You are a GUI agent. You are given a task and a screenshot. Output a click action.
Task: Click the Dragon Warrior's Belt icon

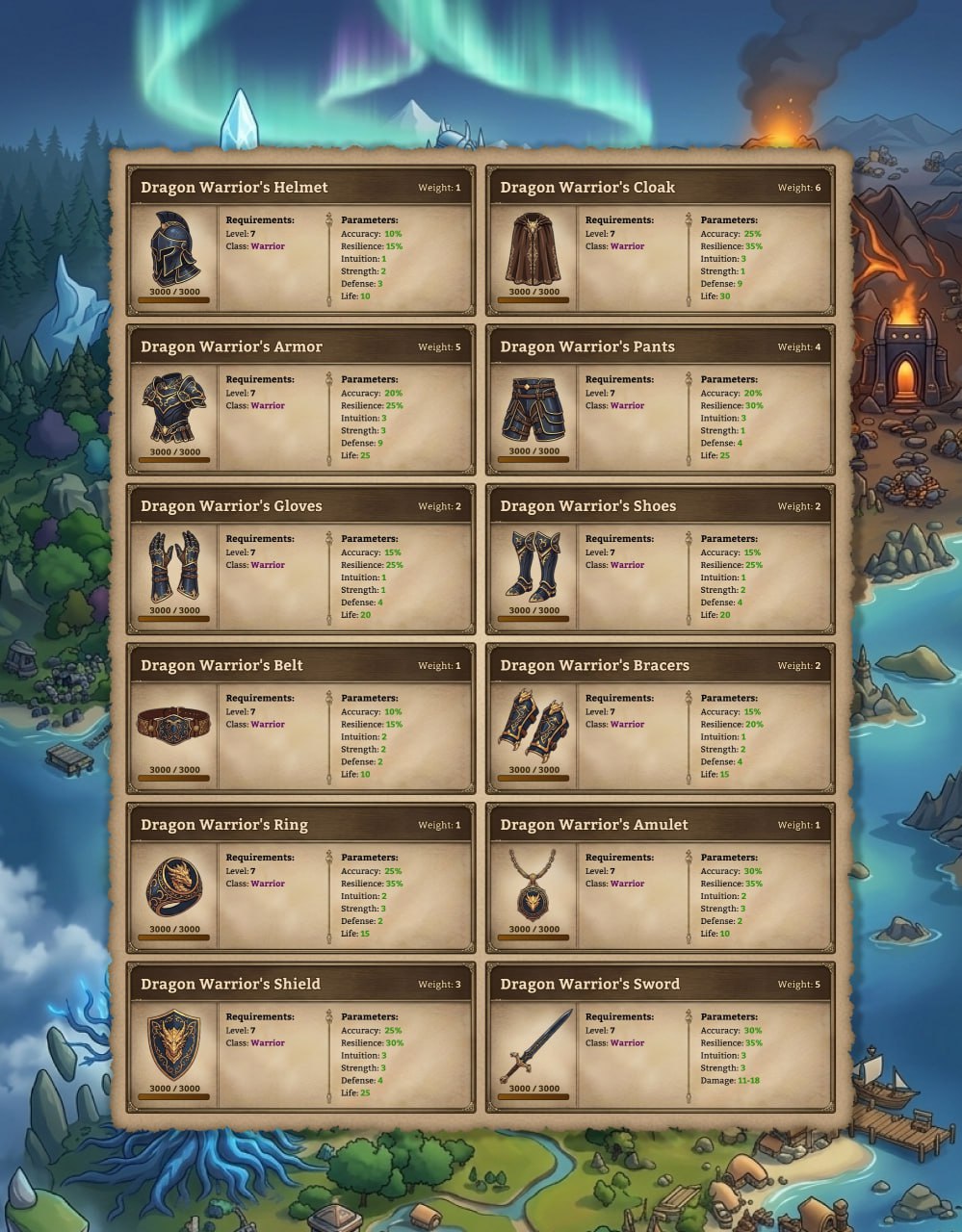click(x=174, y=726)
